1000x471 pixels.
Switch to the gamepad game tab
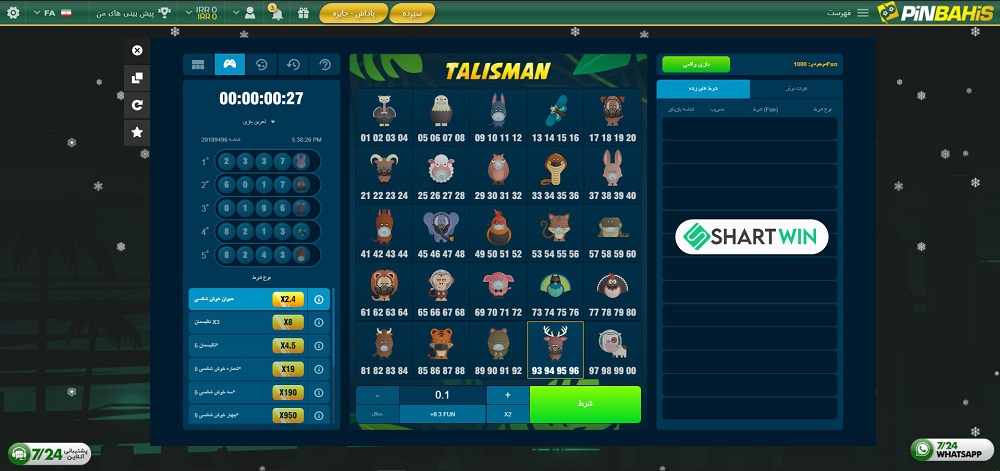coord(229,65)
